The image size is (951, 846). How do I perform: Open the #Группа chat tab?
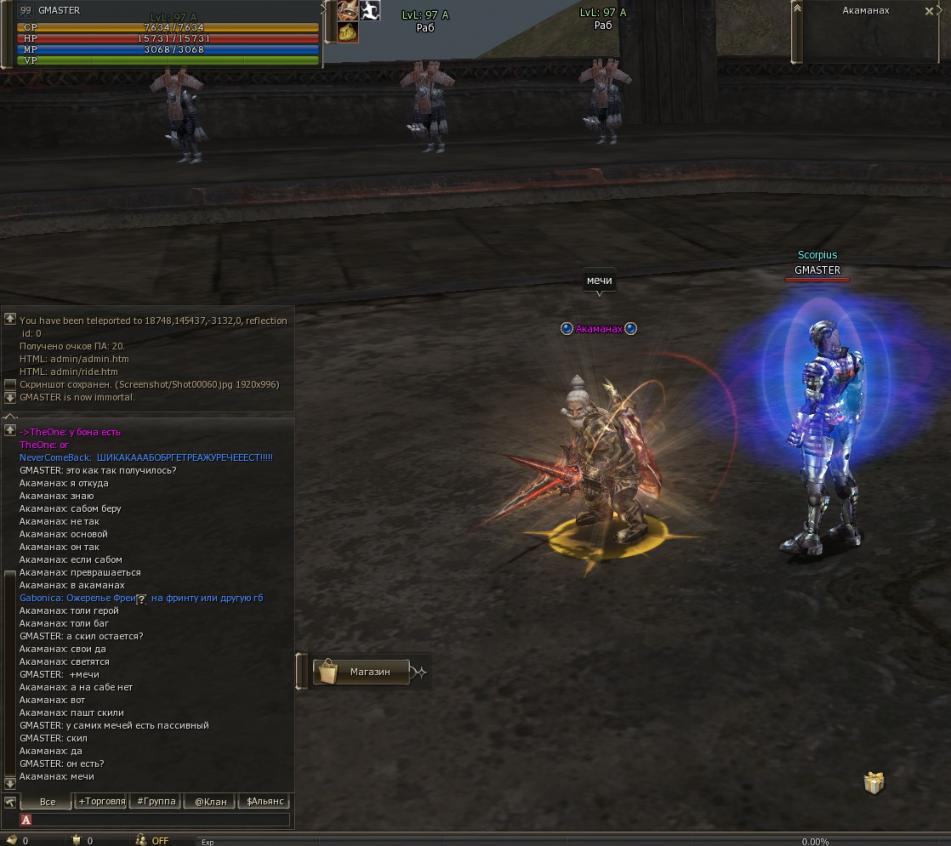[156, 802]
